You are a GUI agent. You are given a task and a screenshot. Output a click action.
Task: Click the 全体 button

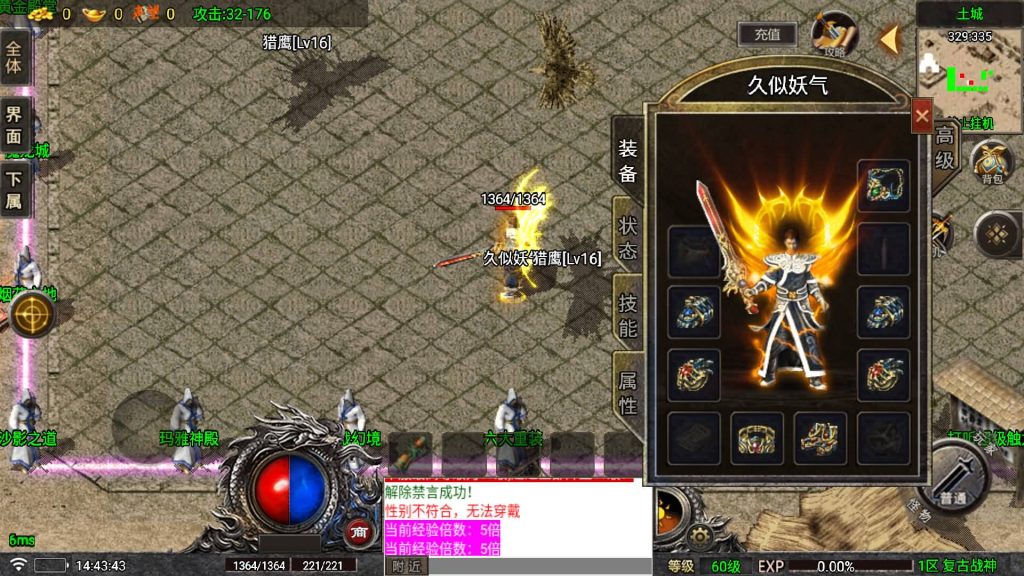(14, 57)
